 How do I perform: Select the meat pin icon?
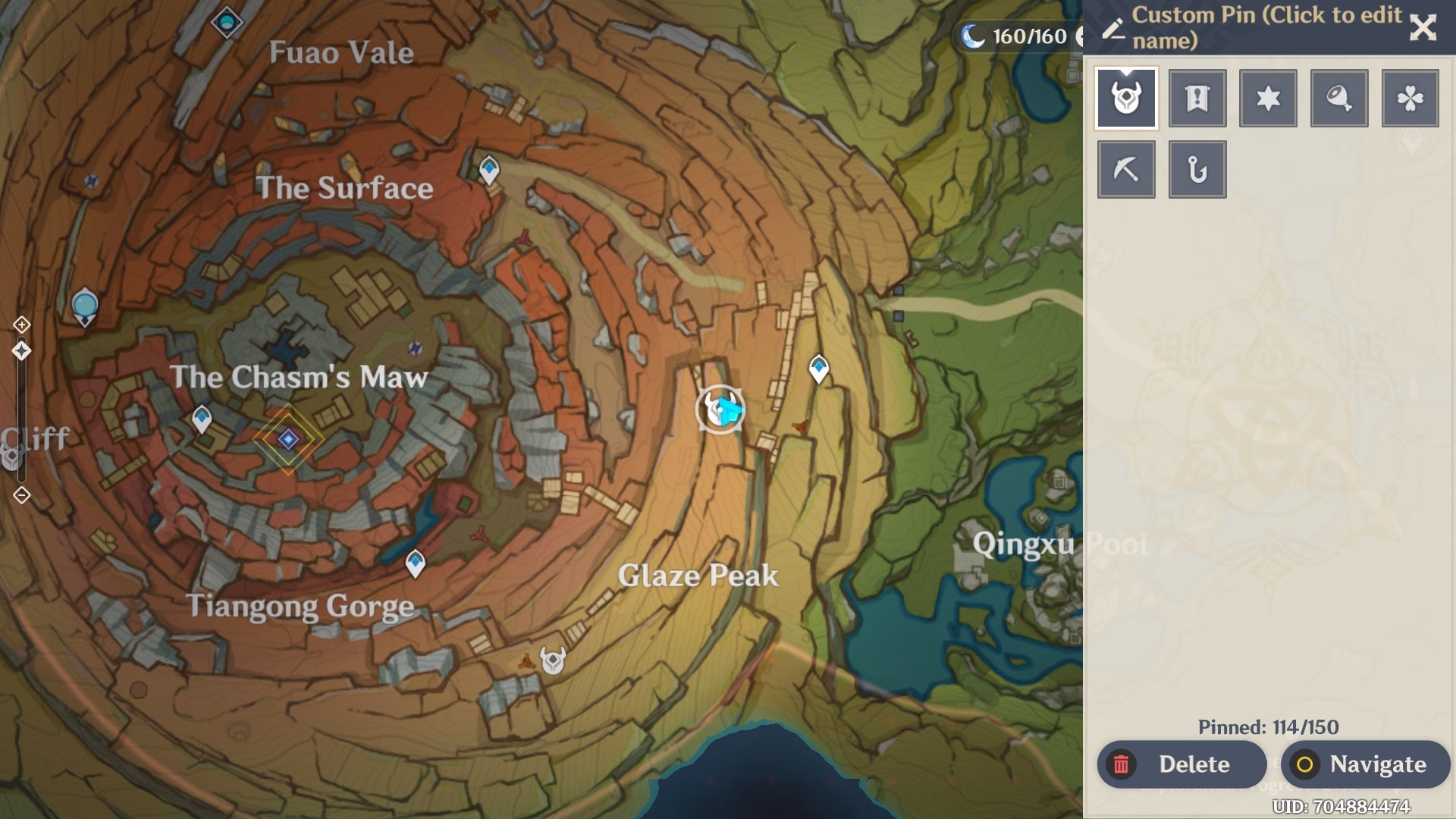point(1339,97)
